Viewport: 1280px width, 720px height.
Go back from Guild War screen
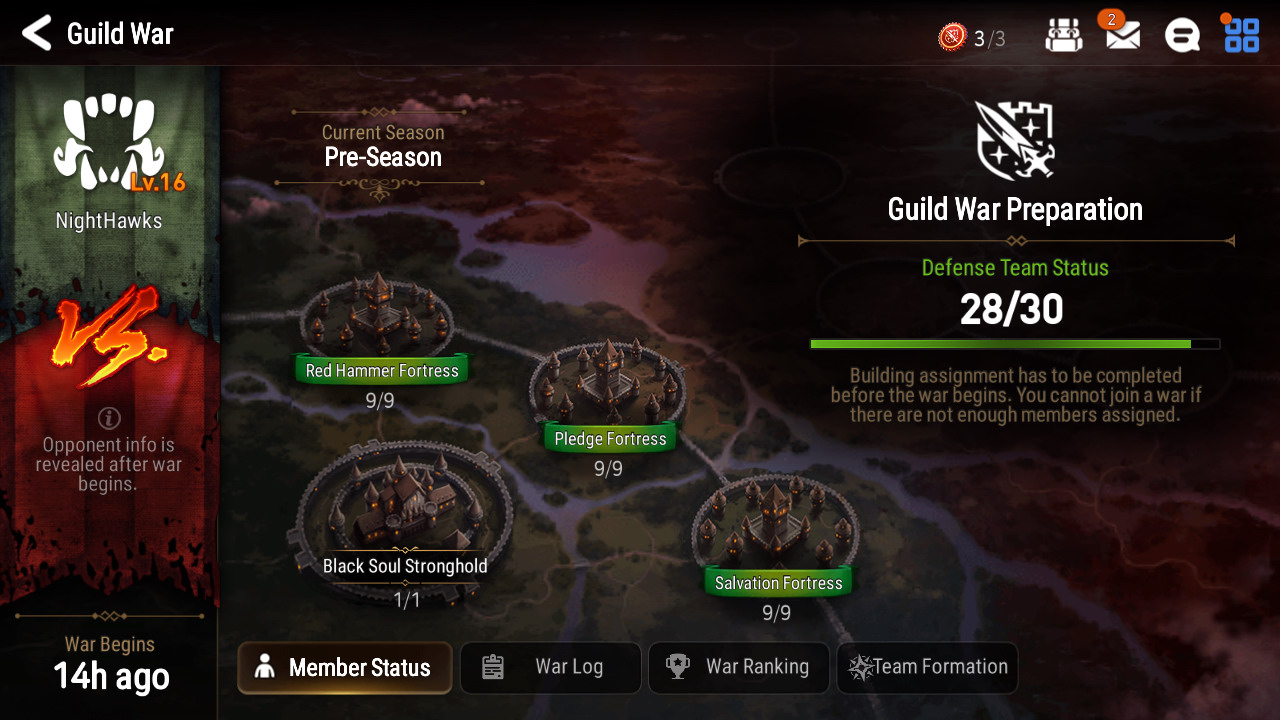[37, 34]
